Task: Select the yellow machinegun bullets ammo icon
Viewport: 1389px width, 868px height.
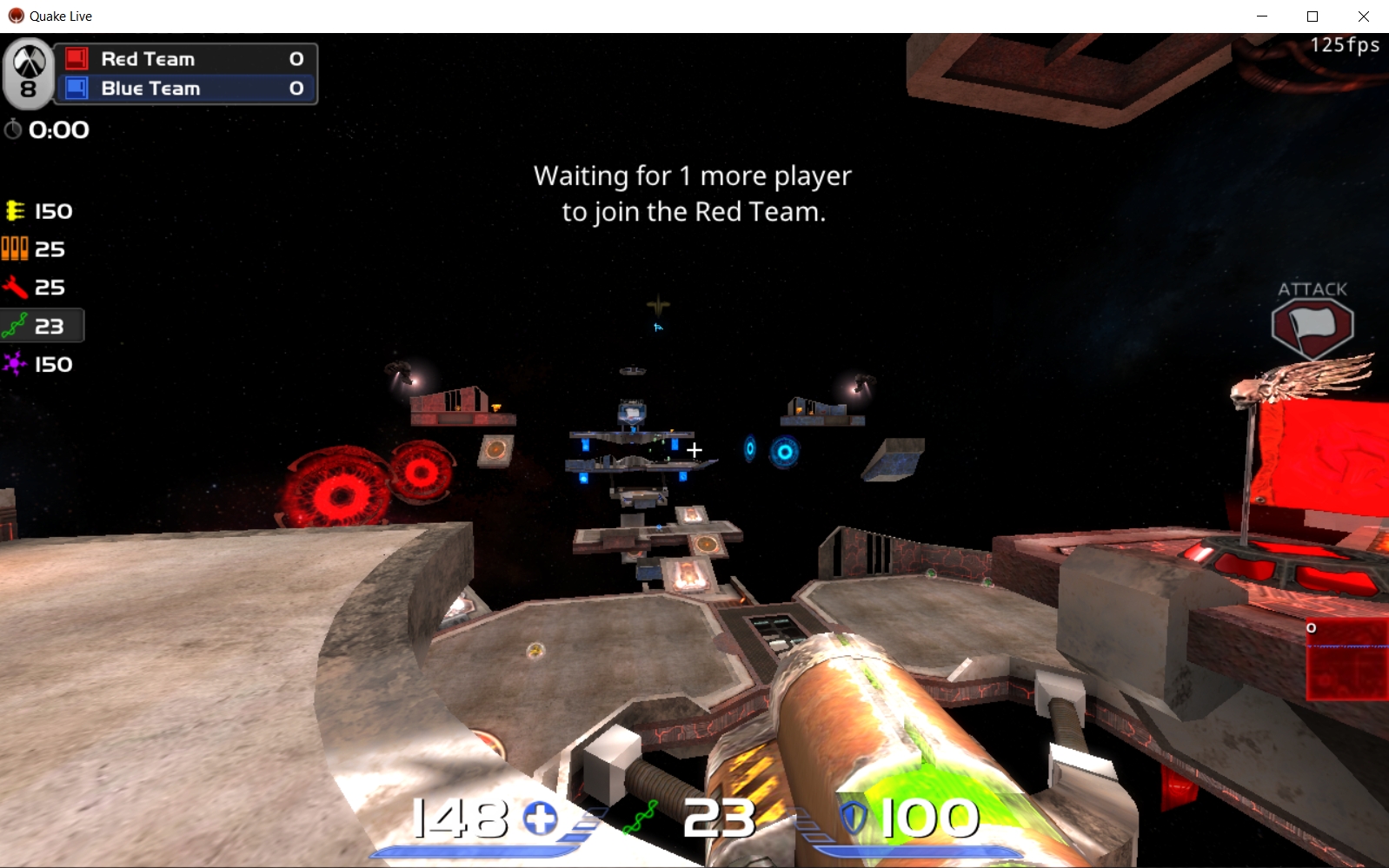Action: click(15, 210)
